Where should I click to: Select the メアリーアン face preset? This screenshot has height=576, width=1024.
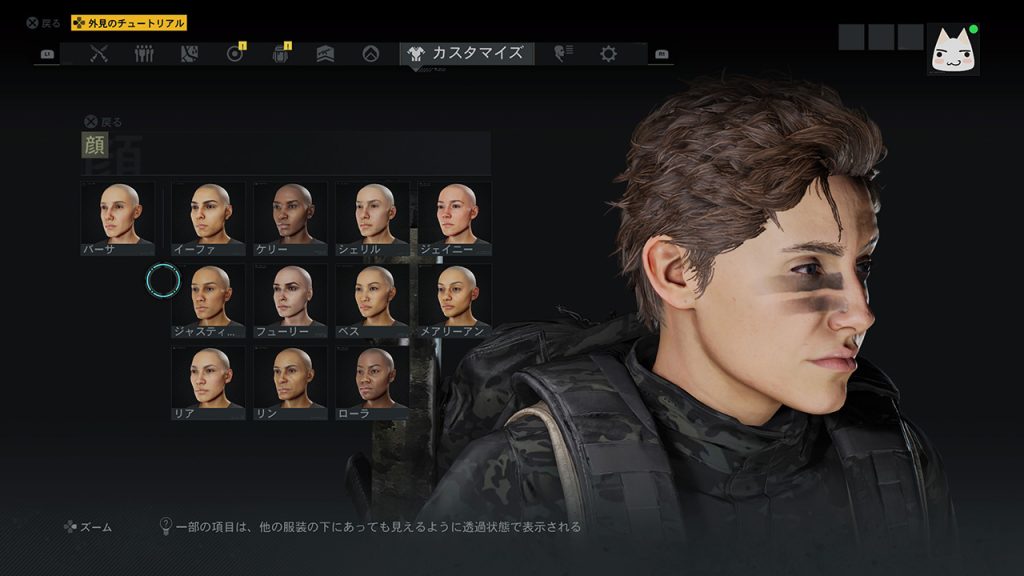point(454,299)
